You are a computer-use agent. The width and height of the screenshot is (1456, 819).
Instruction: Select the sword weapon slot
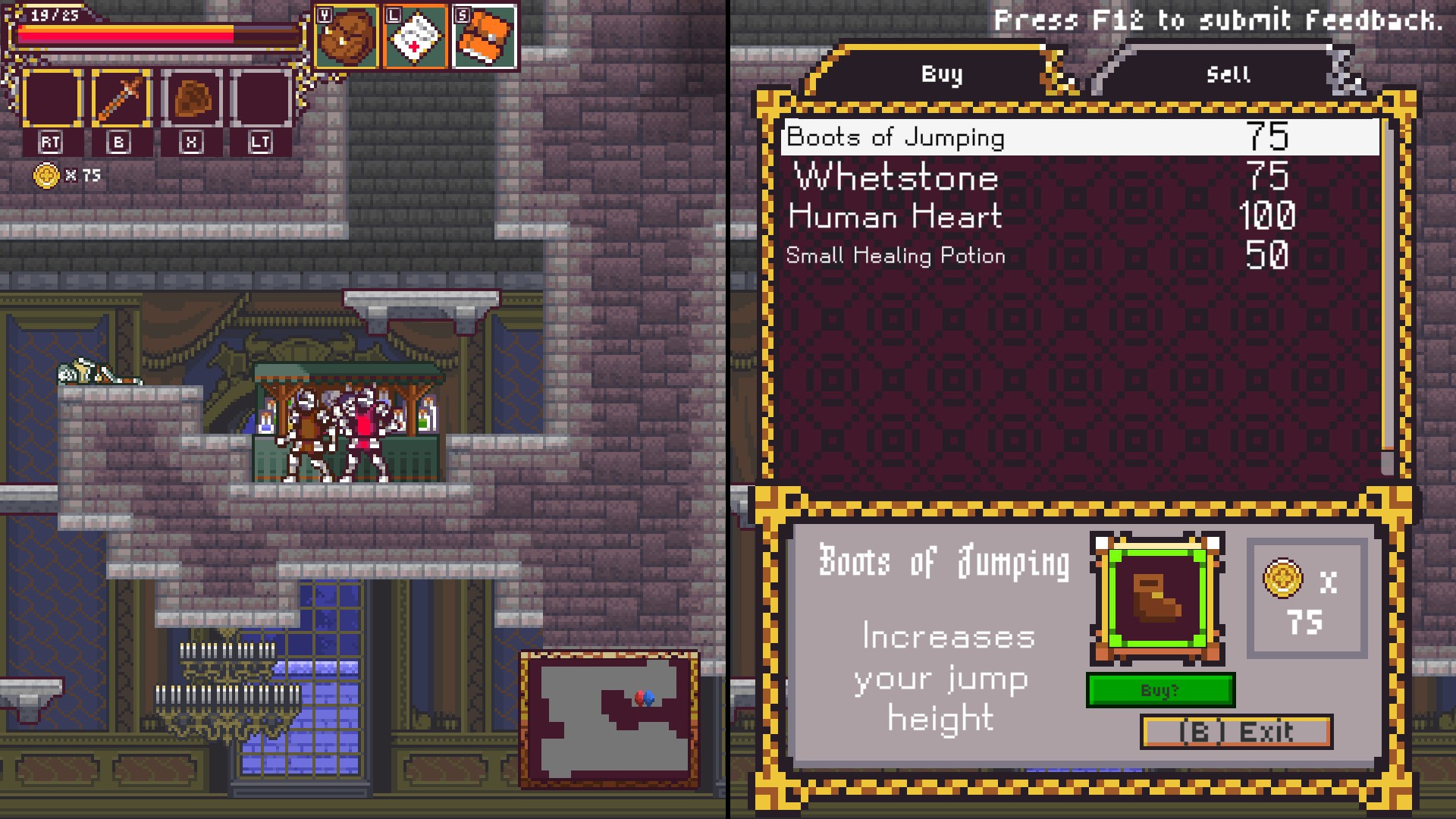tap(122, 99)
